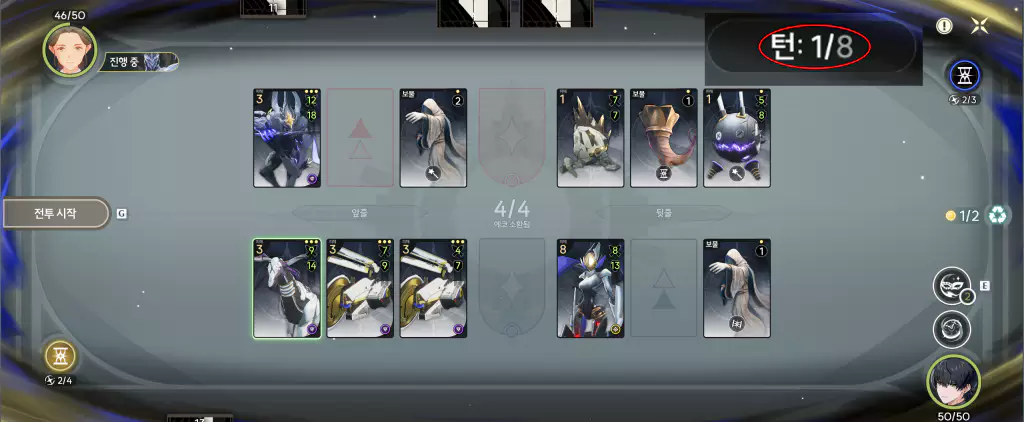The image size is (1024, 422).
Task: Activate the gold hourglass skill showing 2/4
Action: [x=60, y=357]
